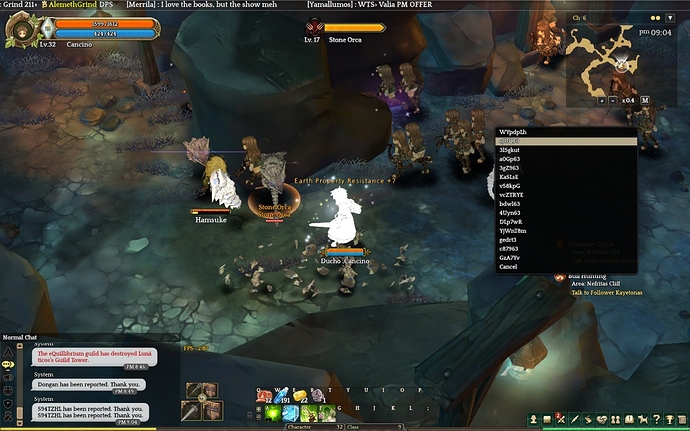Choose the 4Uym63 entry
Screen dimensions: 690x431
tap(510, 213)
